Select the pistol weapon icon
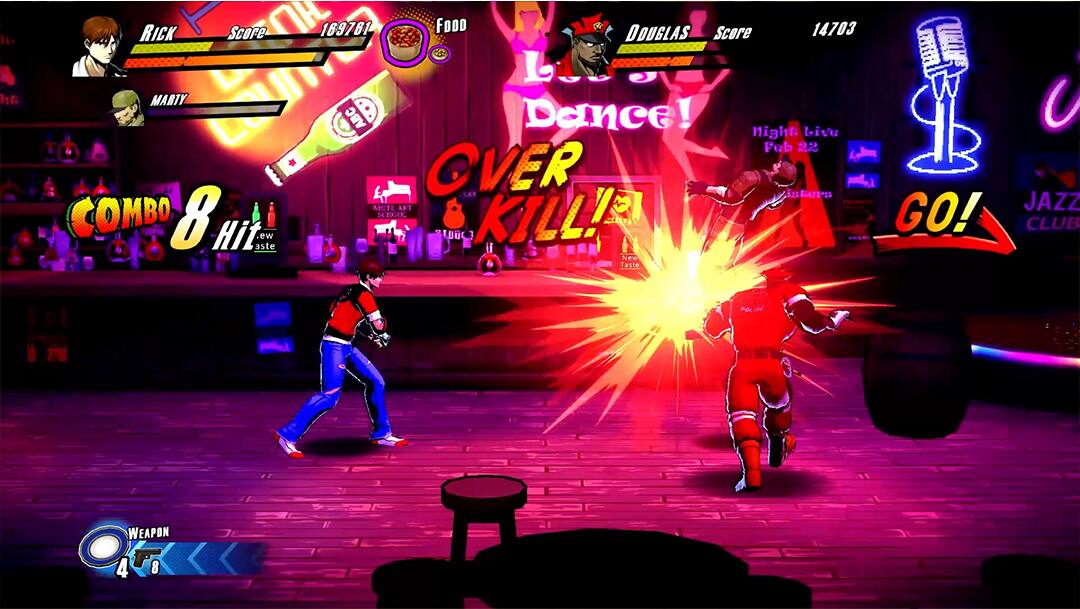This screenshot has width=1080, height=609. point(146,555)
